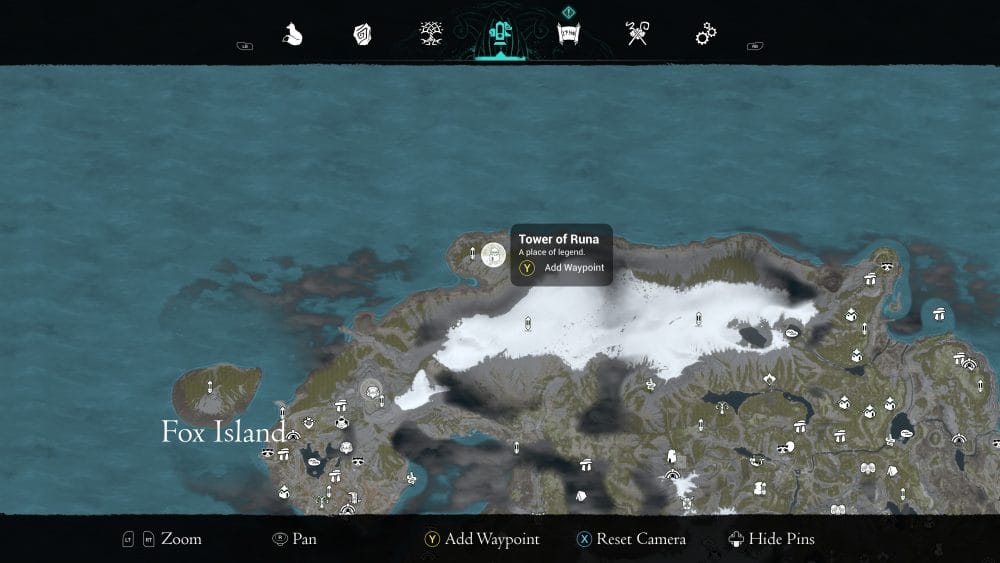Choose Add Waypoint in the bottom bar
Image resolution: width=1000 pixels, height=563 pixels.
click(481, 539)
